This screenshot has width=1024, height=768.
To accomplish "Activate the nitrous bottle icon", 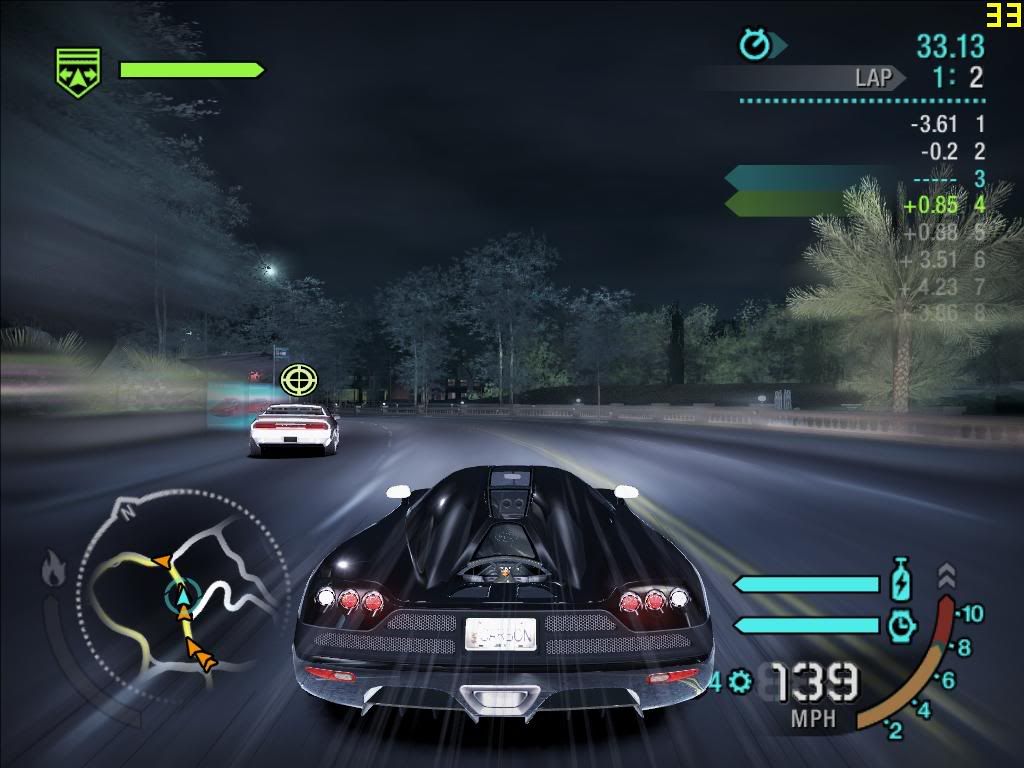I will 901,583.
